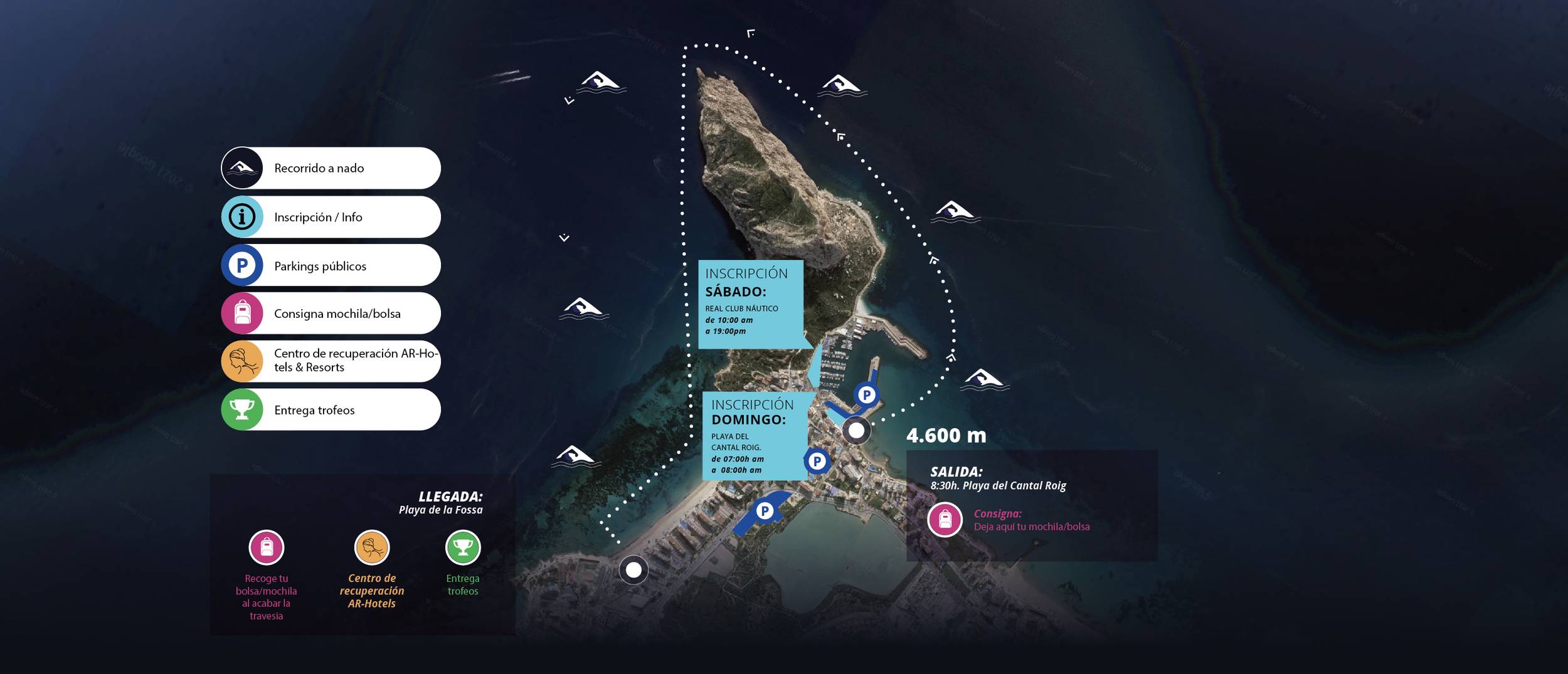Choose the Inscripción / Info legend entry
Image resolution: width=1568 pixels, height=674 pixels.
click(x=331, y=217)
